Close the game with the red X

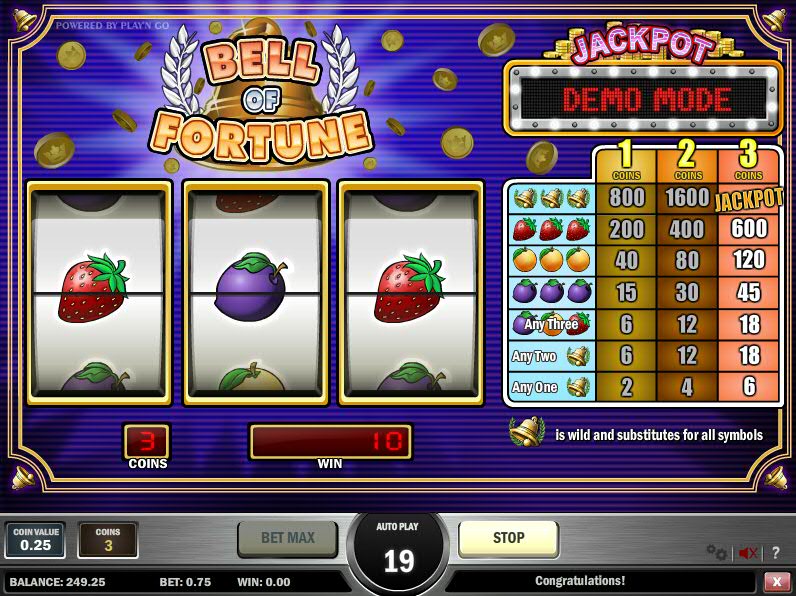pos(776,581)
